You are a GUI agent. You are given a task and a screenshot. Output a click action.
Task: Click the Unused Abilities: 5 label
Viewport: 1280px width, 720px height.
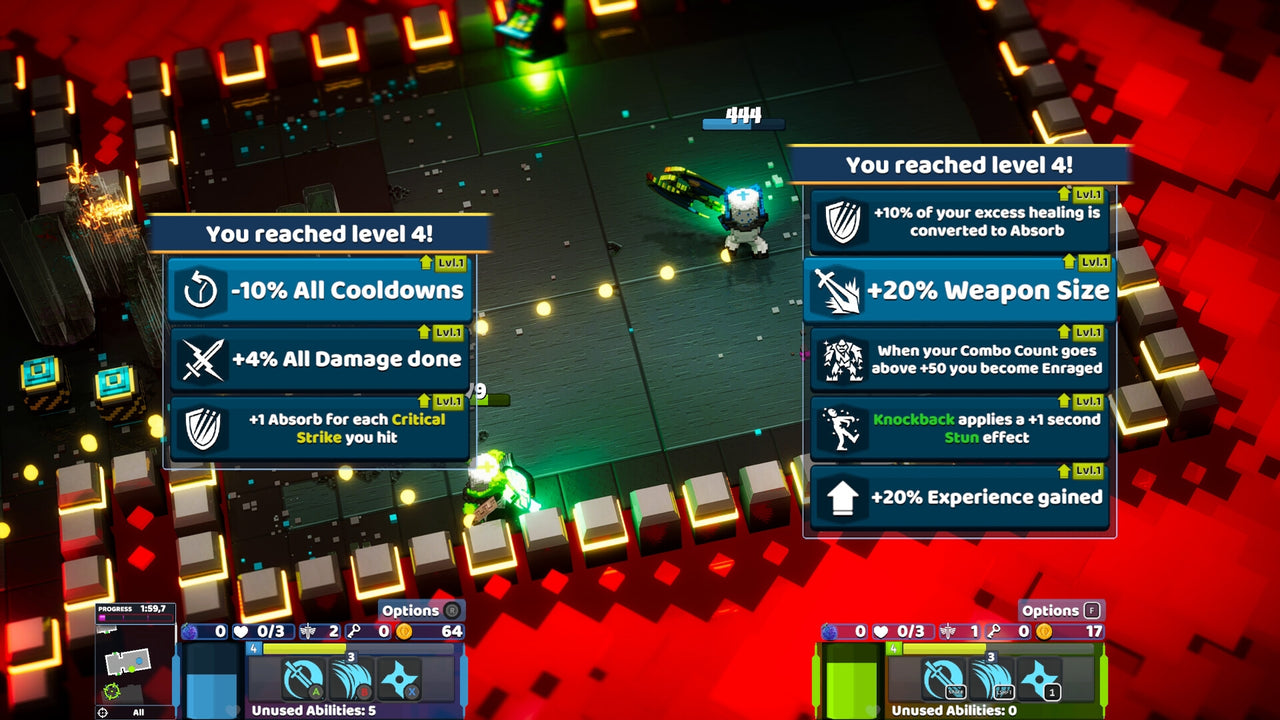(312, 708)
